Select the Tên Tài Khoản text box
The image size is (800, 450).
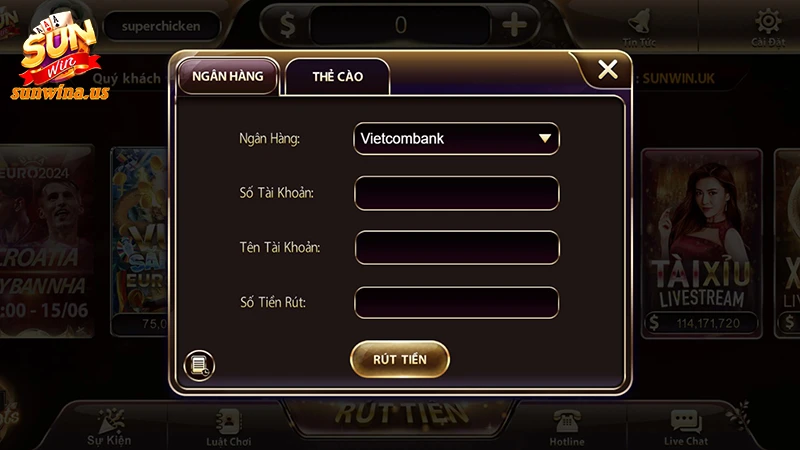tap(456, 246)
